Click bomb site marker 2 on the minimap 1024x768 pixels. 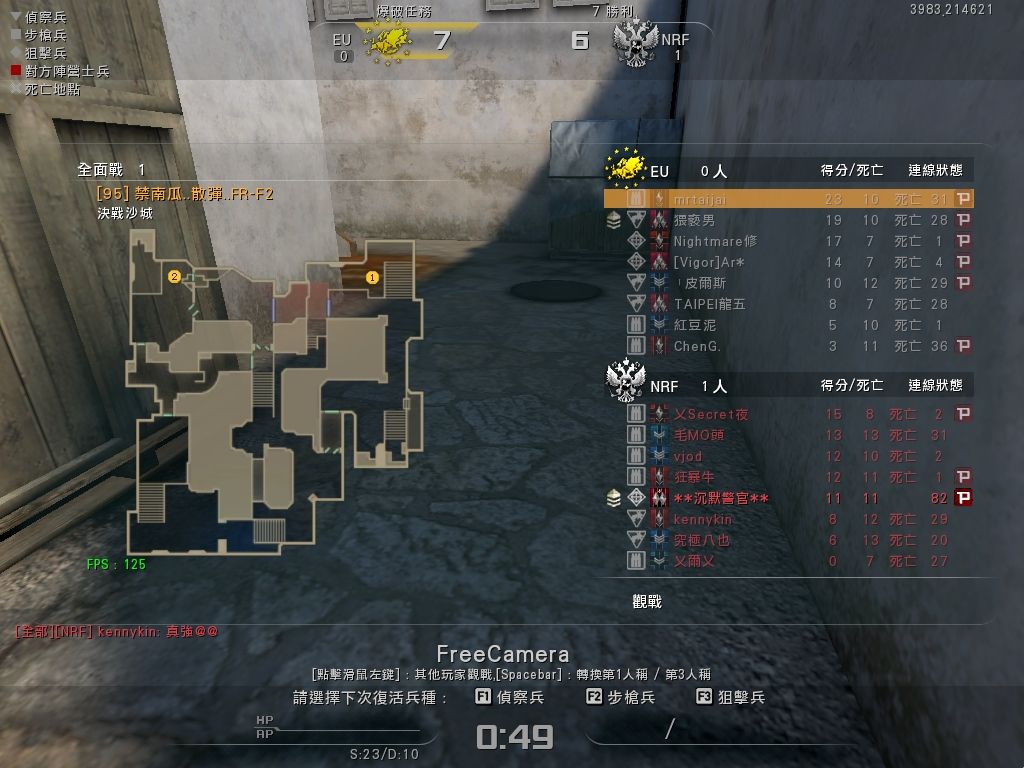[174, 276]
